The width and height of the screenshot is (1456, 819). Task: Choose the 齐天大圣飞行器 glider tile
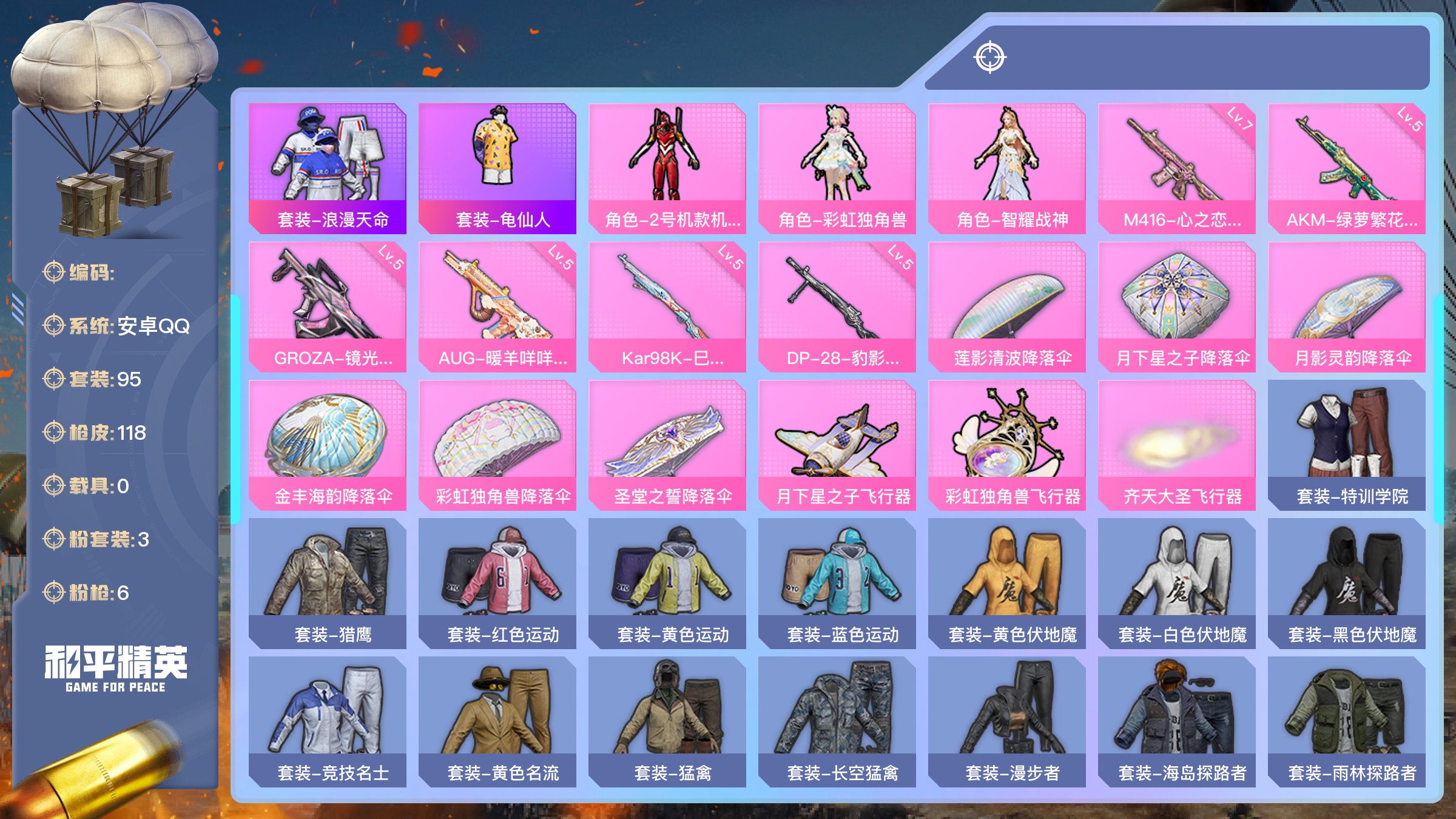click(x=1177, y=445)
